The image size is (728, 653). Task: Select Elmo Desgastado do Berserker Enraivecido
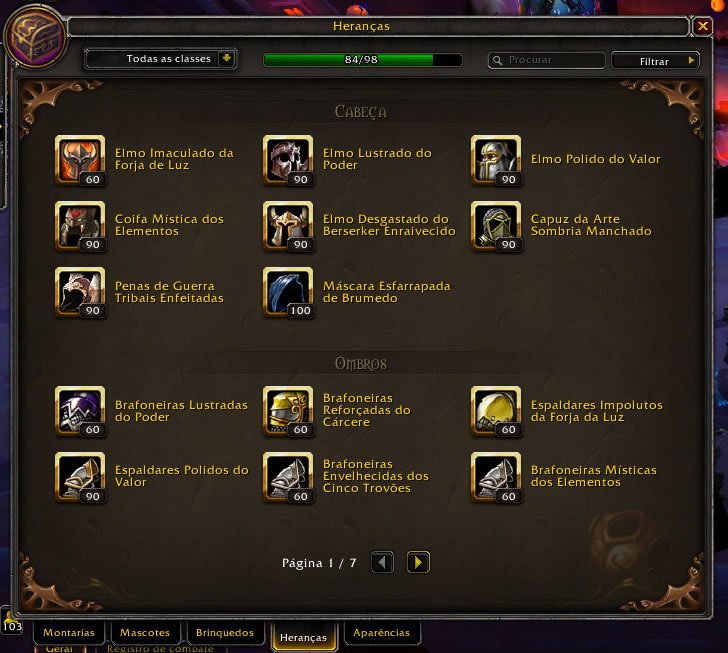pyautogui.click(x=288, y=226)
